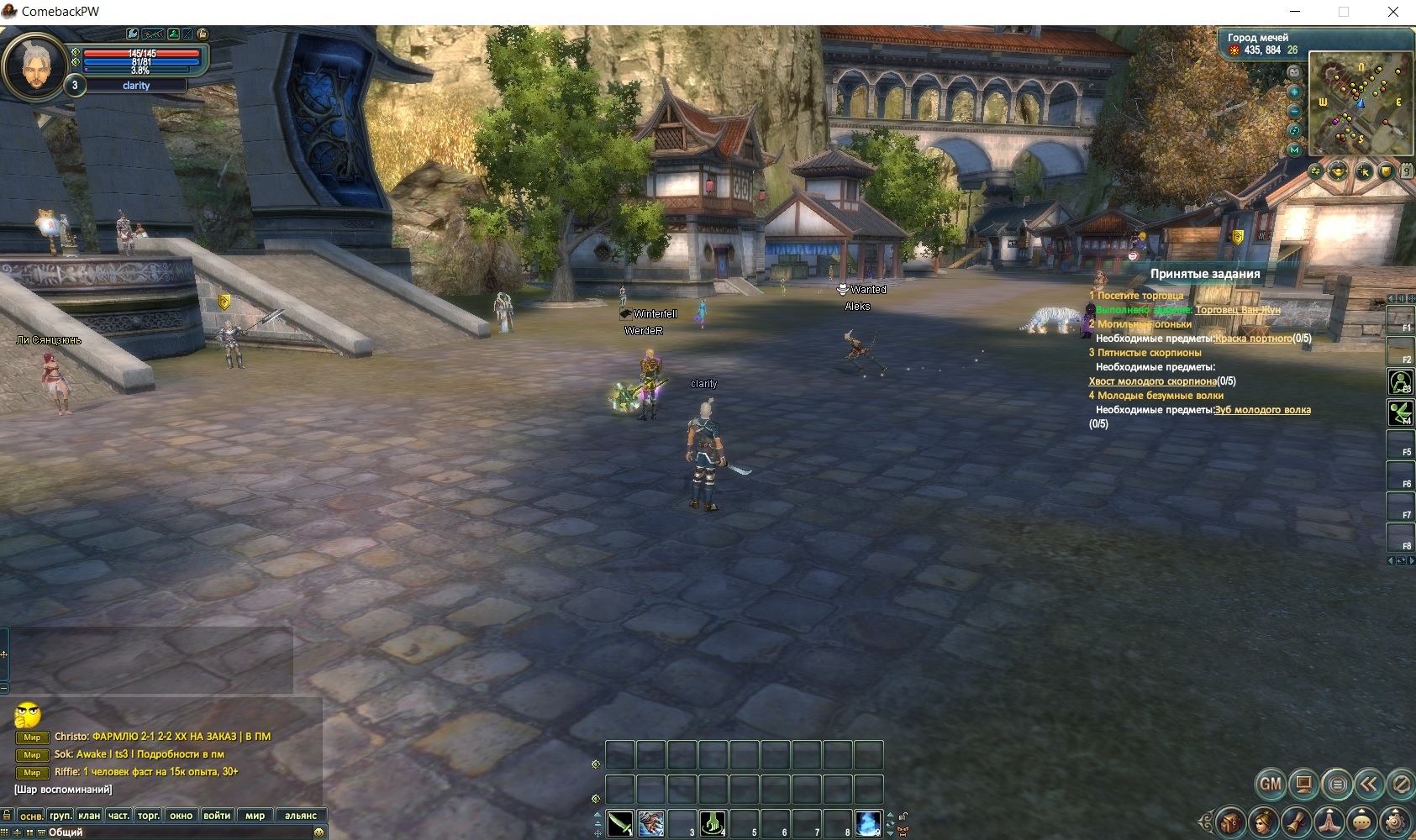The image size is (1416, 840).
Task: Open the chat emoji smiley picker
Action: (x=318, y=832)
